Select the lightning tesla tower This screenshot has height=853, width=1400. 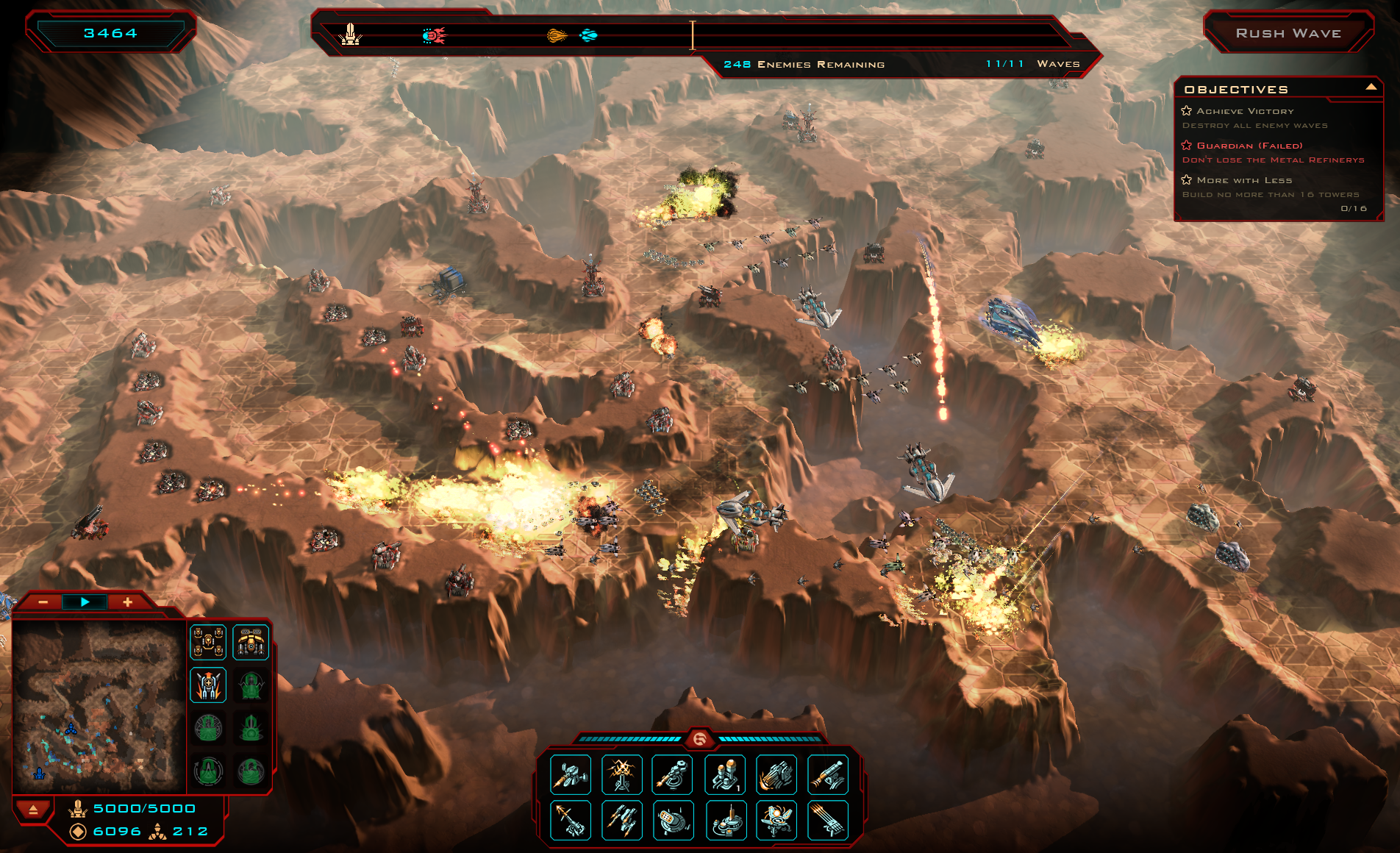621,774
